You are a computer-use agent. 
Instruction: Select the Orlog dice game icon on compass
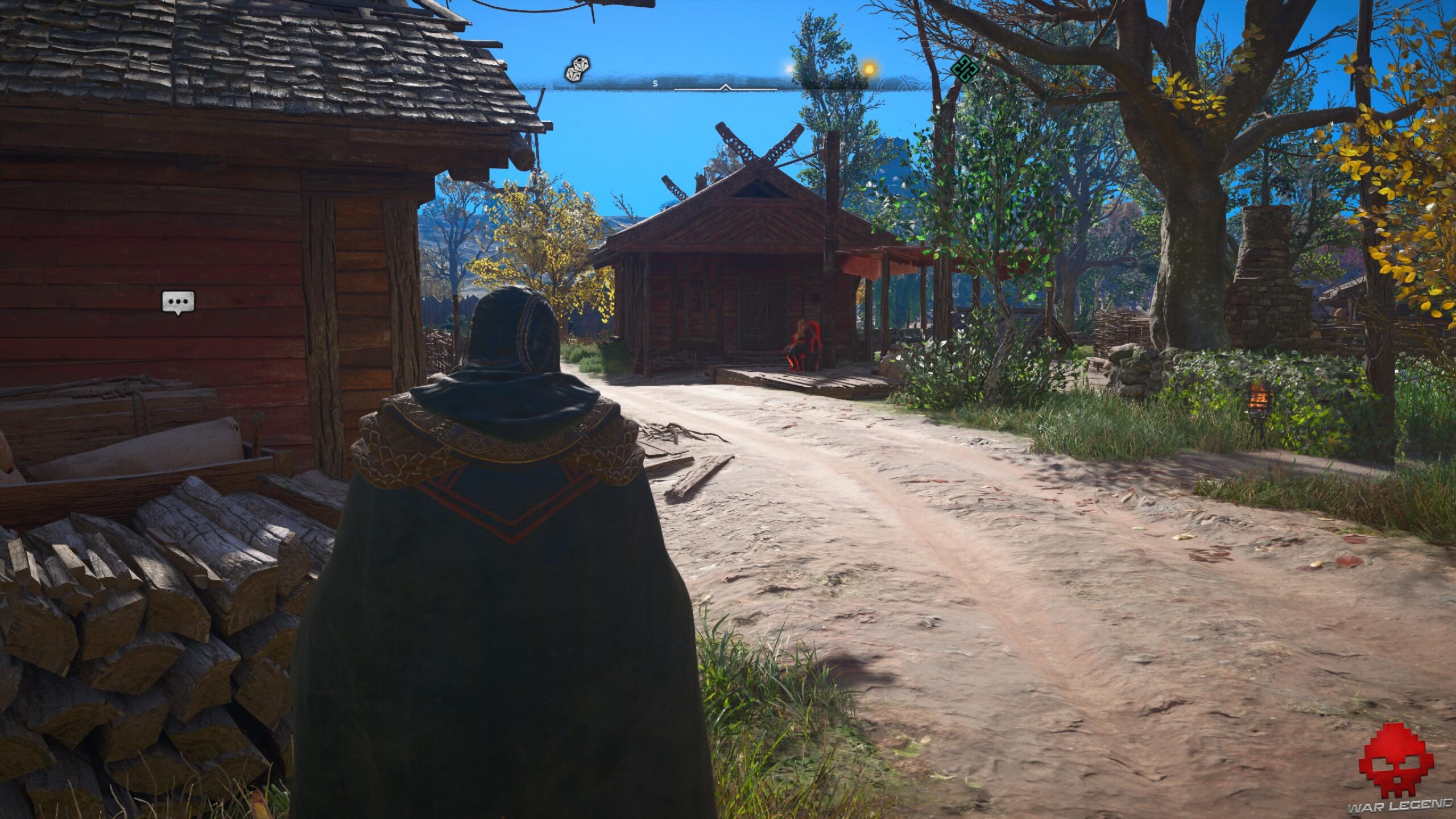coord(576,68)
